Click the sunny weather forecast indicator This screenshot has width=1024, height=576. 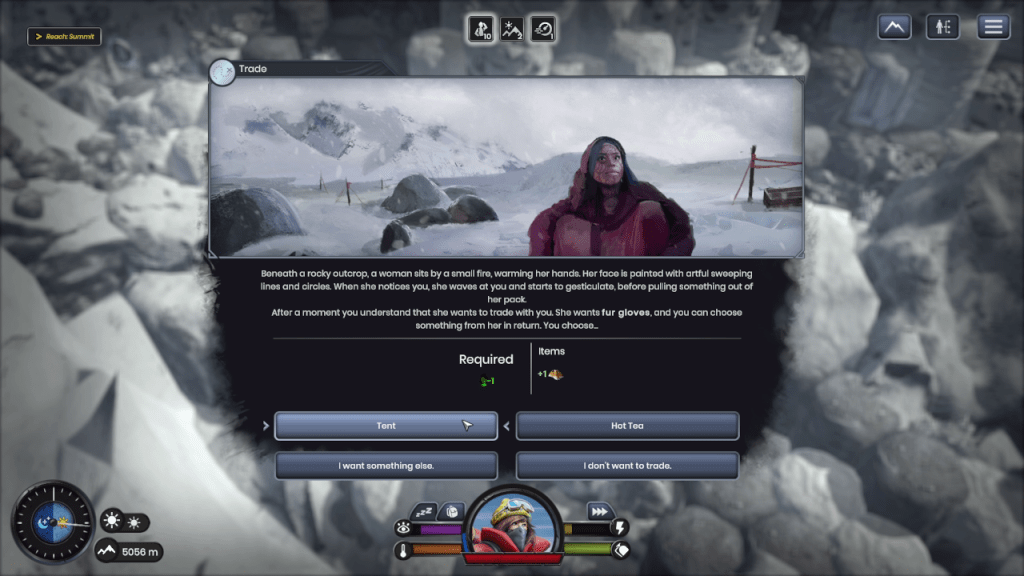tap(124, 522)
